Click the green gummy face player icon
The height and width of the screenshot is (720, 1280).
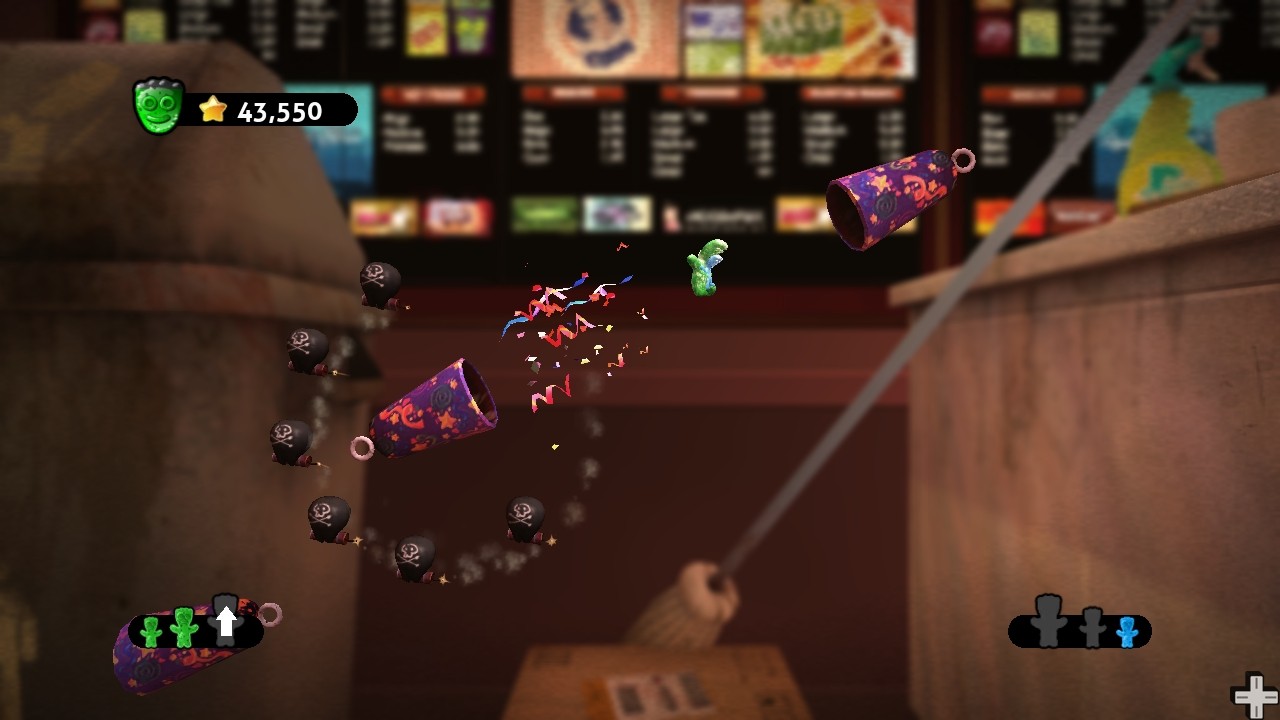coord(157,107)
